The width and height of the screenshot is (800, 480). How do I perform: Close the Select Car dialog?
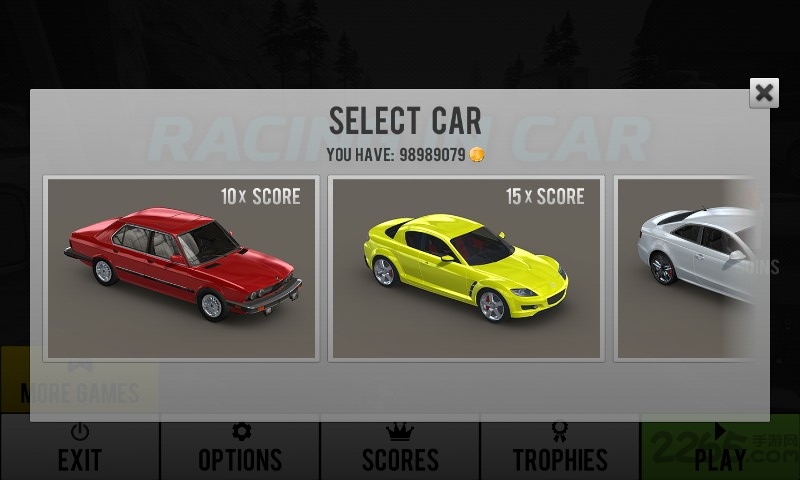point(764,93)
